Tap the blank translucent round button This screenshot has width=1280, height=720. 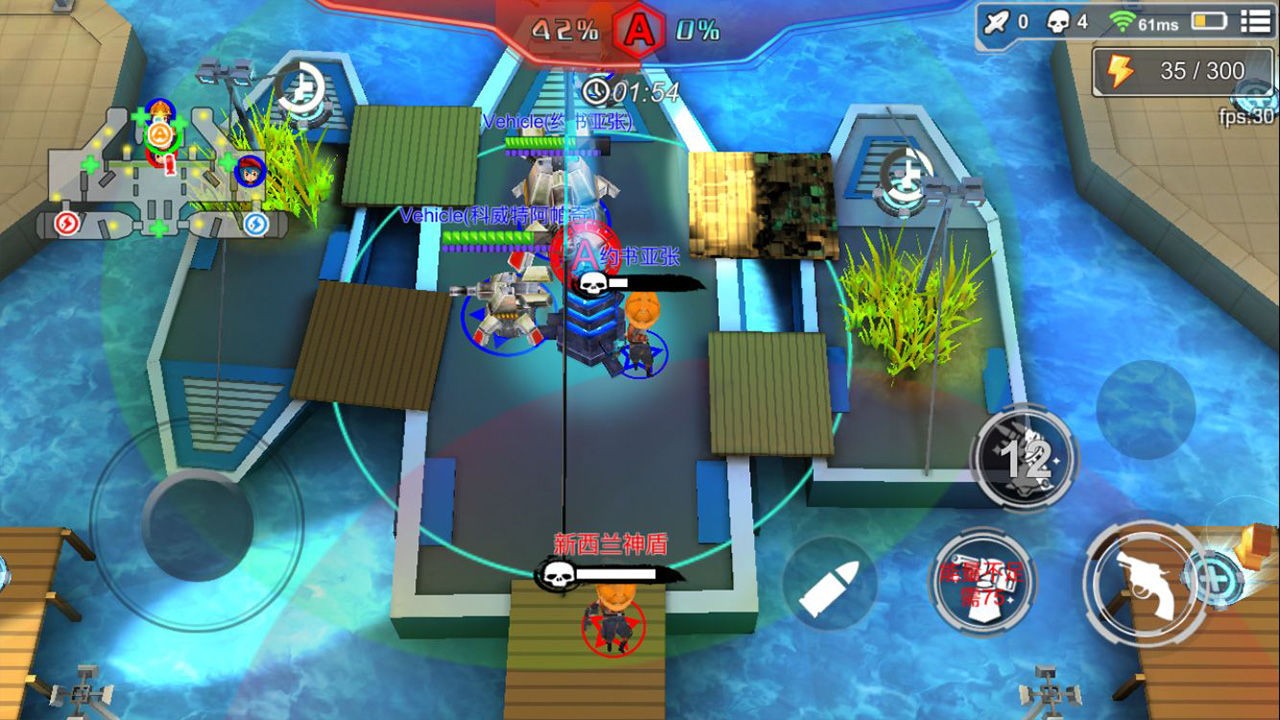[x=1146, y=408]
